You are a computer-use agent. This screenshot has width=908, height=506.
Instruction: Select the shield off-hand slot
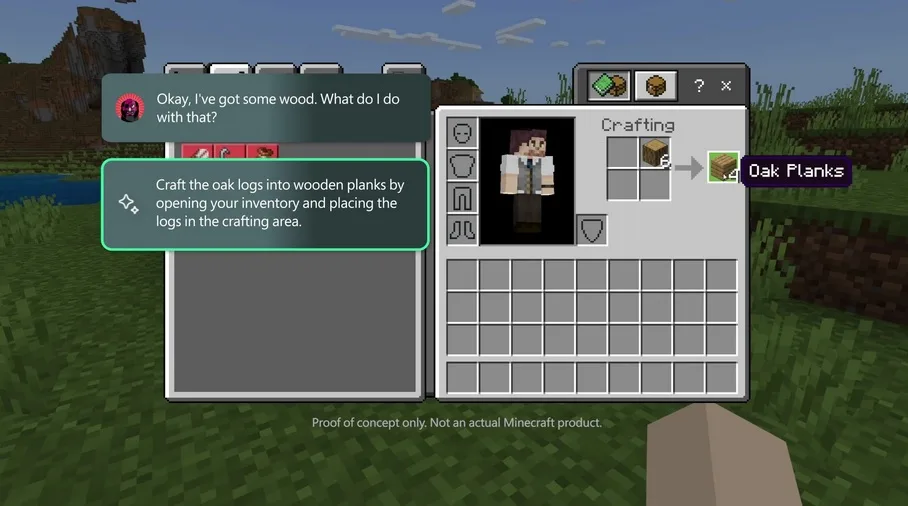coord(591,230)
